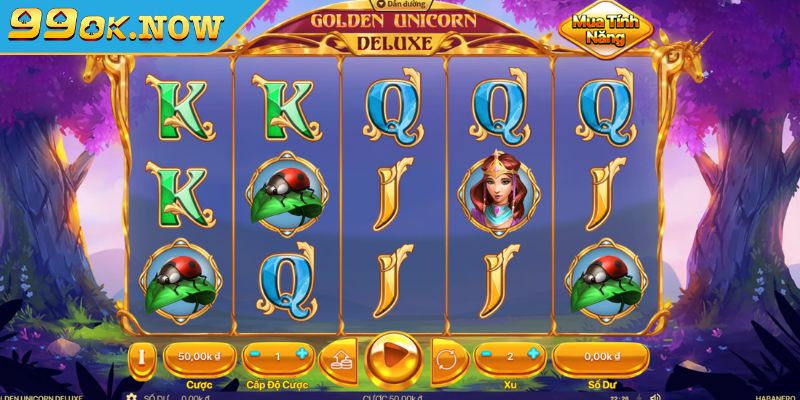The height and width of the screenshot is (400, 800).
Task: Decrease the Cấp Độ Cược bet level
Action: (256, 355)
